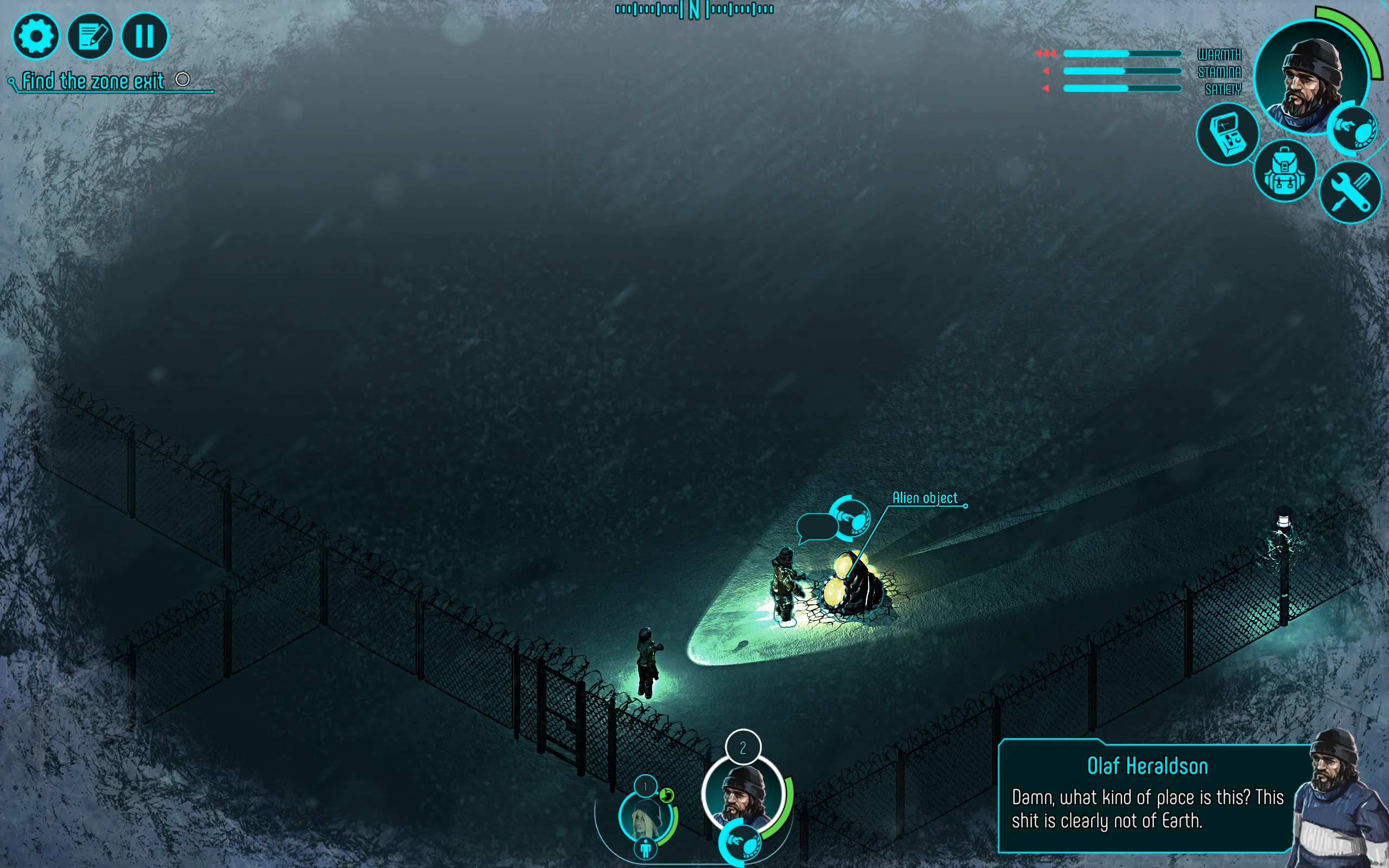Open the handheld scanner device
Viewport: 1389px width, 868px height.
pyautogui.click(x=1227, y=135)
